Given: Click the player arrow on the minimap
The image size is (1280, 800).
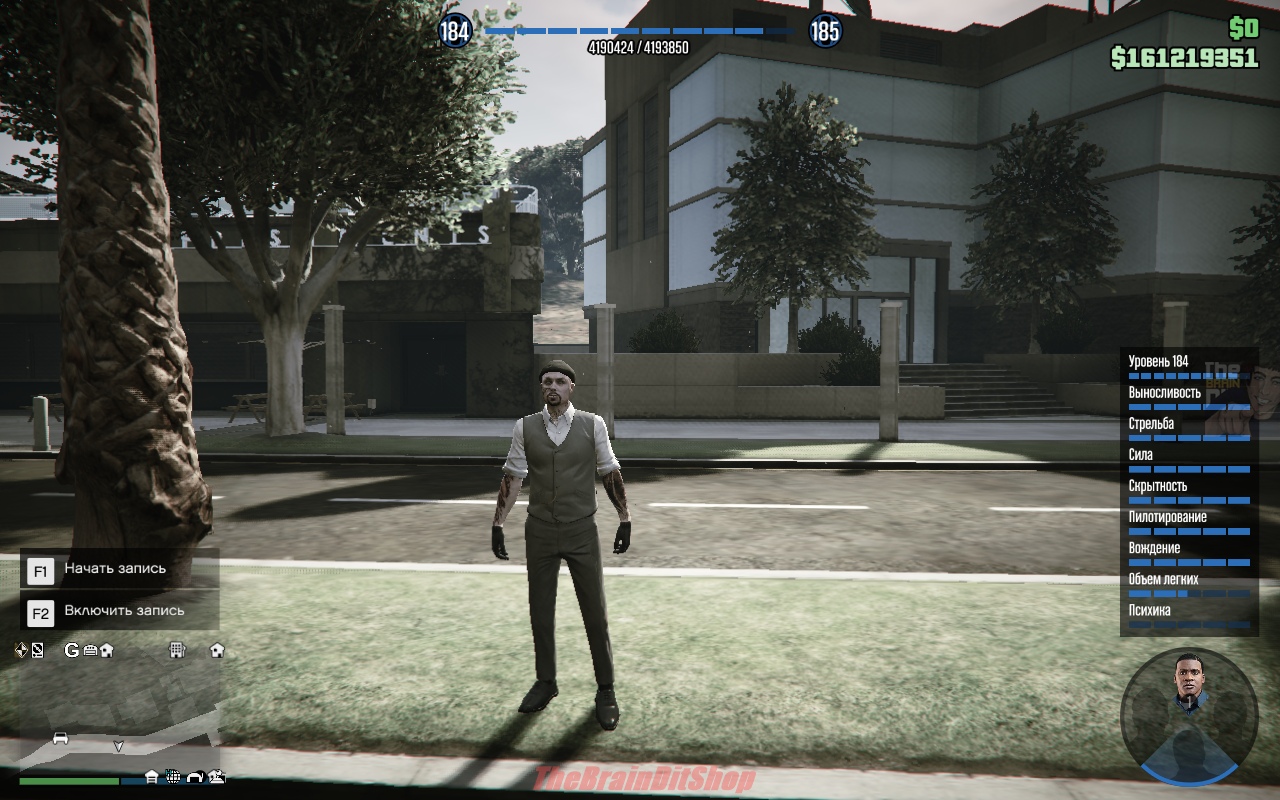Looking at the screenshot, I should 118,745.
